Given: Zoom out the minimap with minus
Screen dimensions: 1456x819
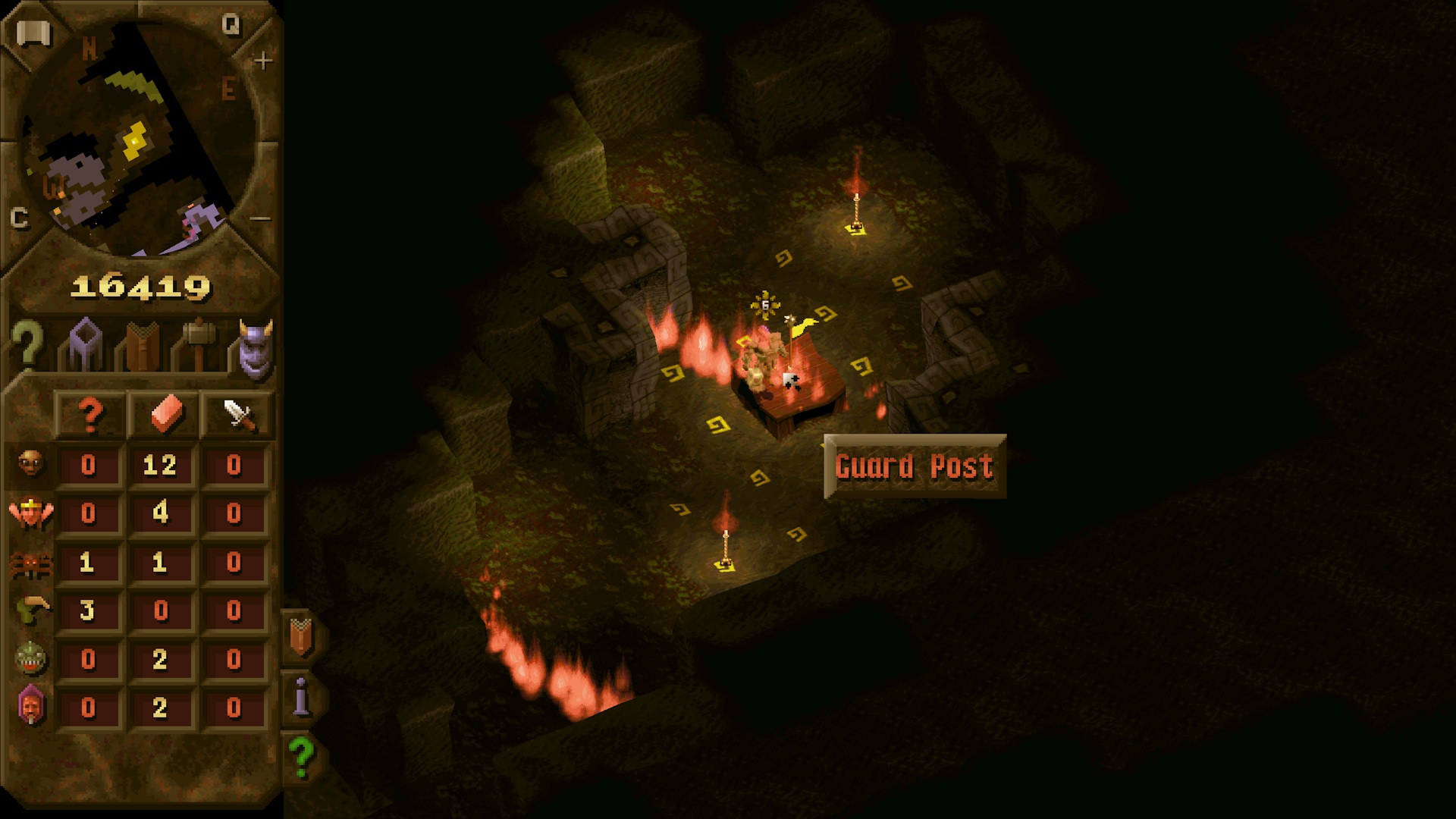Looking at the screenshot, I should tap(260, 218).
